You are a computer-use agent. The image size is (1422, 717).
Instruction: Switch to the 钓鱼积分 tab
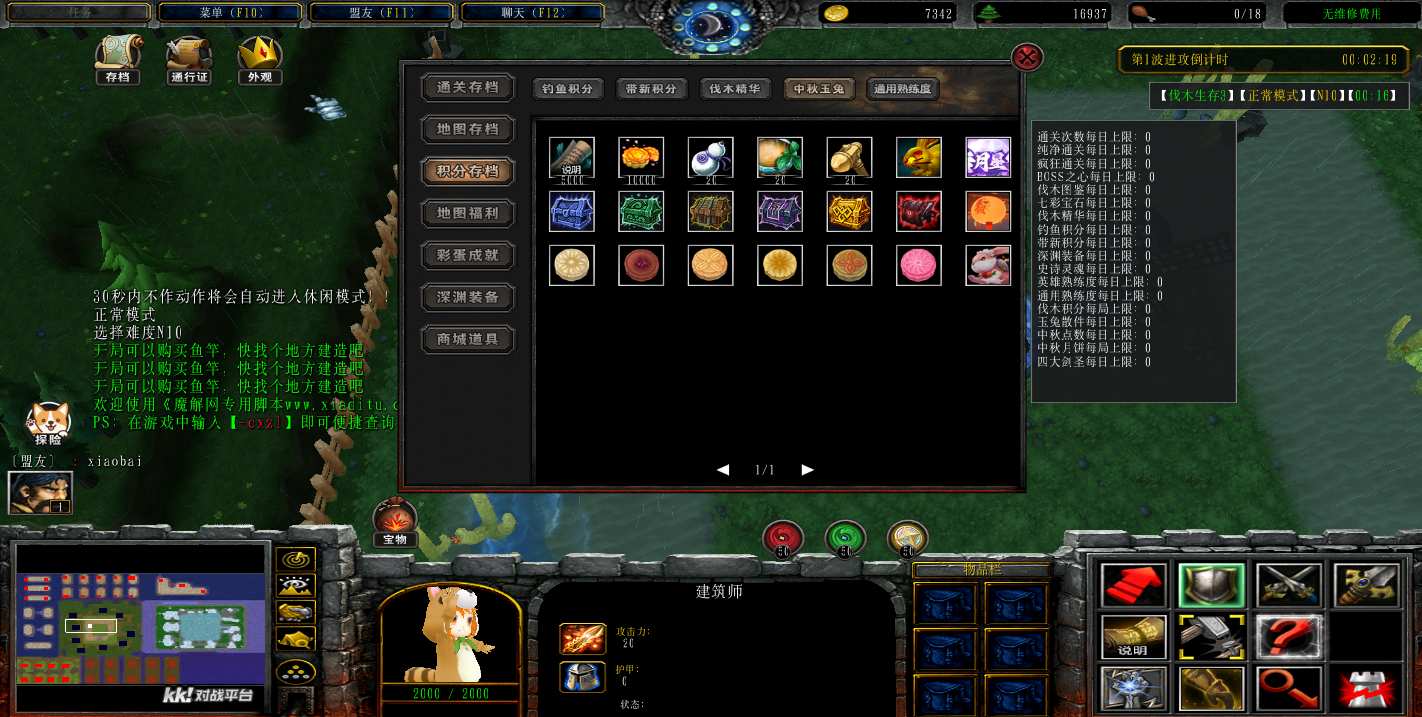click(568, 89)
